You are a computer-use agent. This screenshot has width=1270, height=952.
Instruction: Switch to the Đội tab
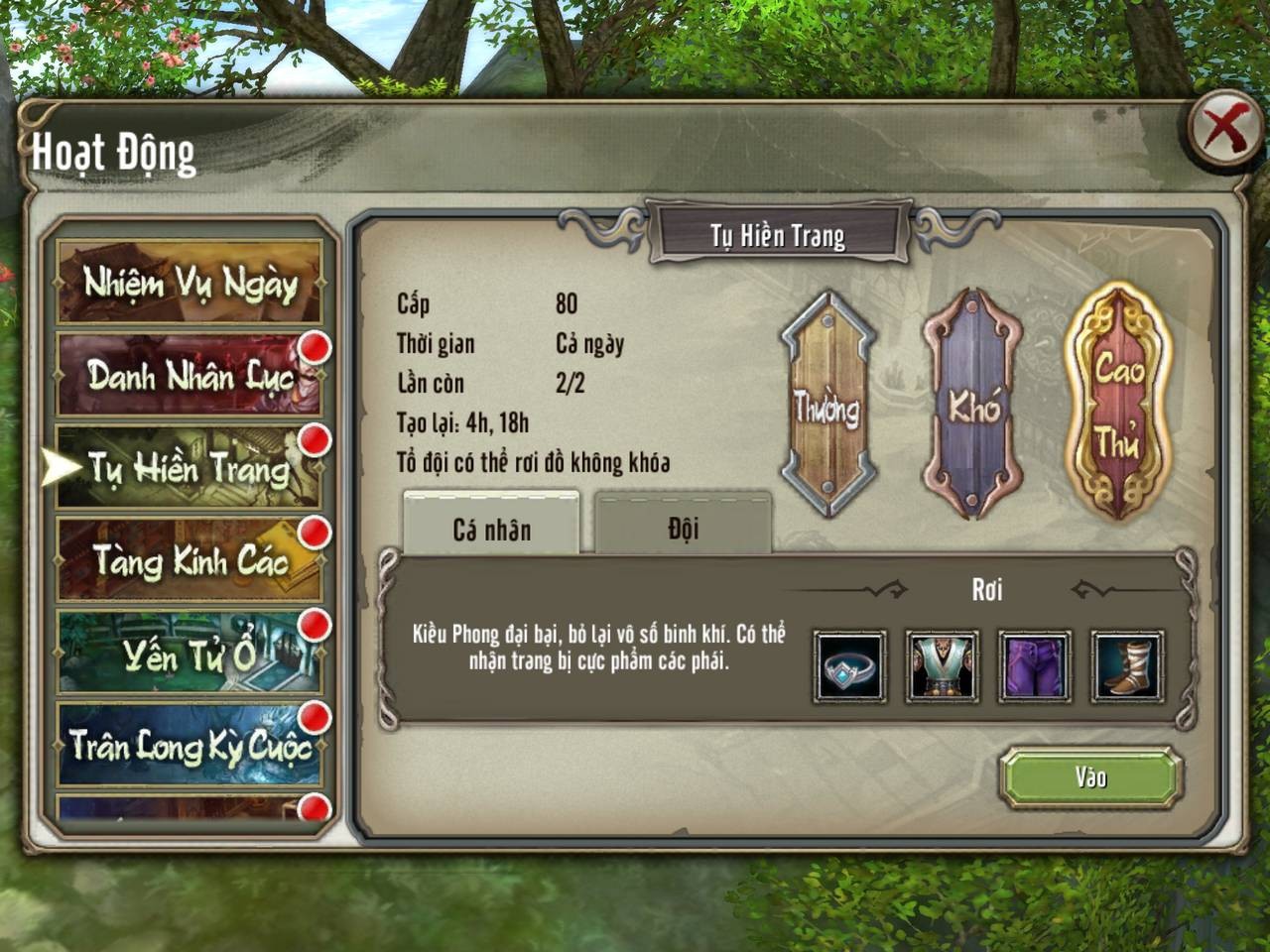click(x=683, y=527)
